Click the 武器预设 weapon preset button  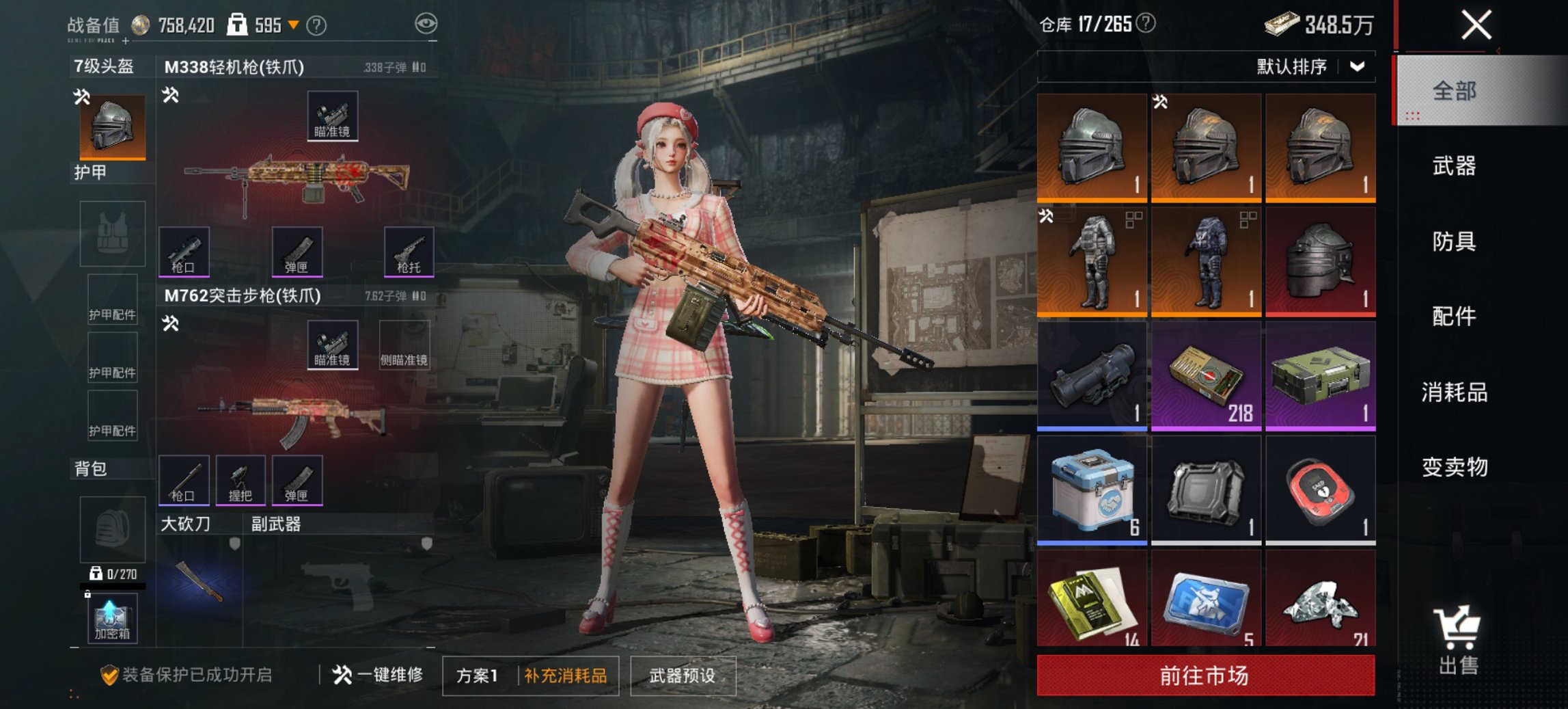tap(683, 675)
